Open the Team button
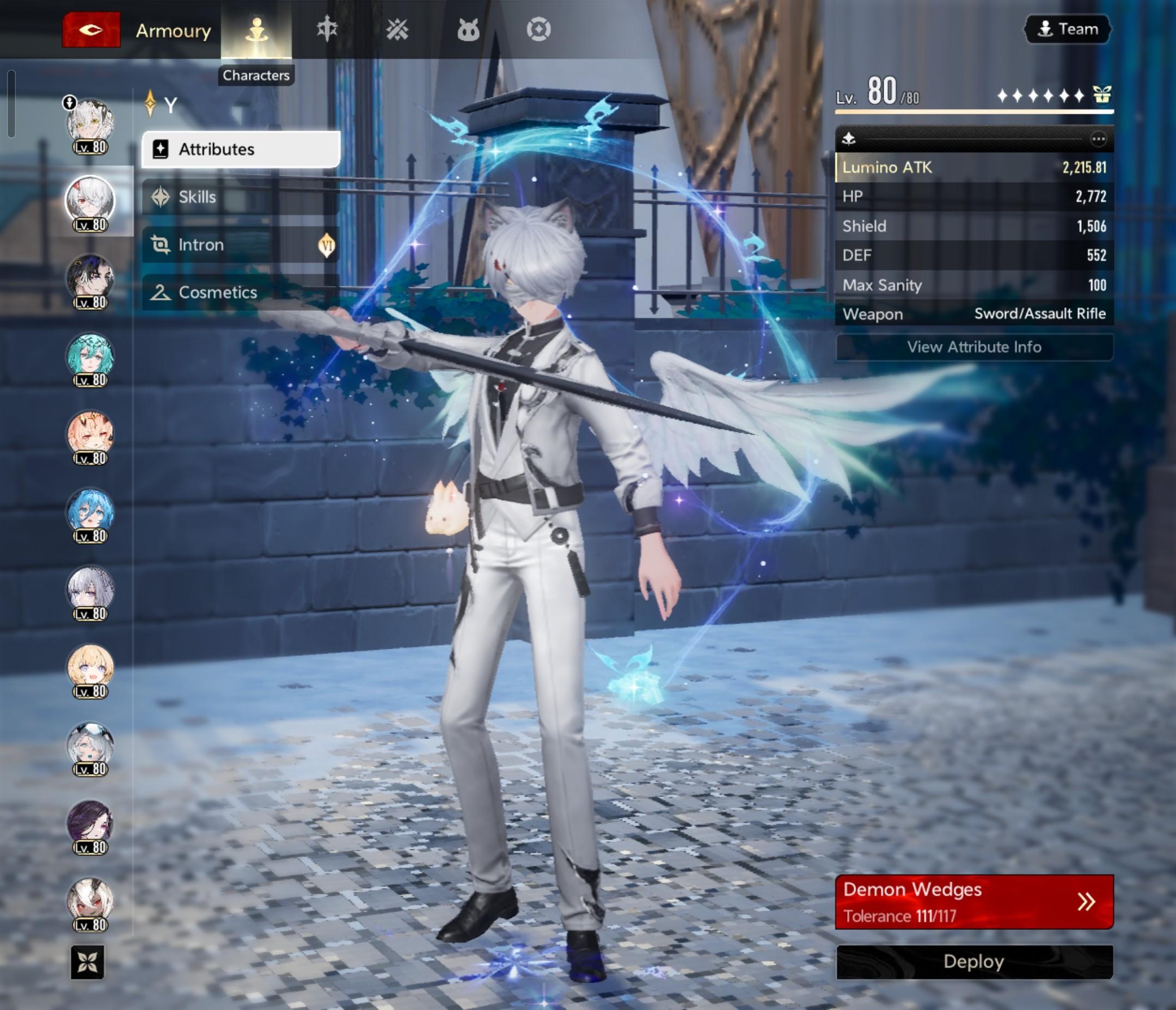The width and height of the screenshot is (1176, 1010). (1068, 29)
